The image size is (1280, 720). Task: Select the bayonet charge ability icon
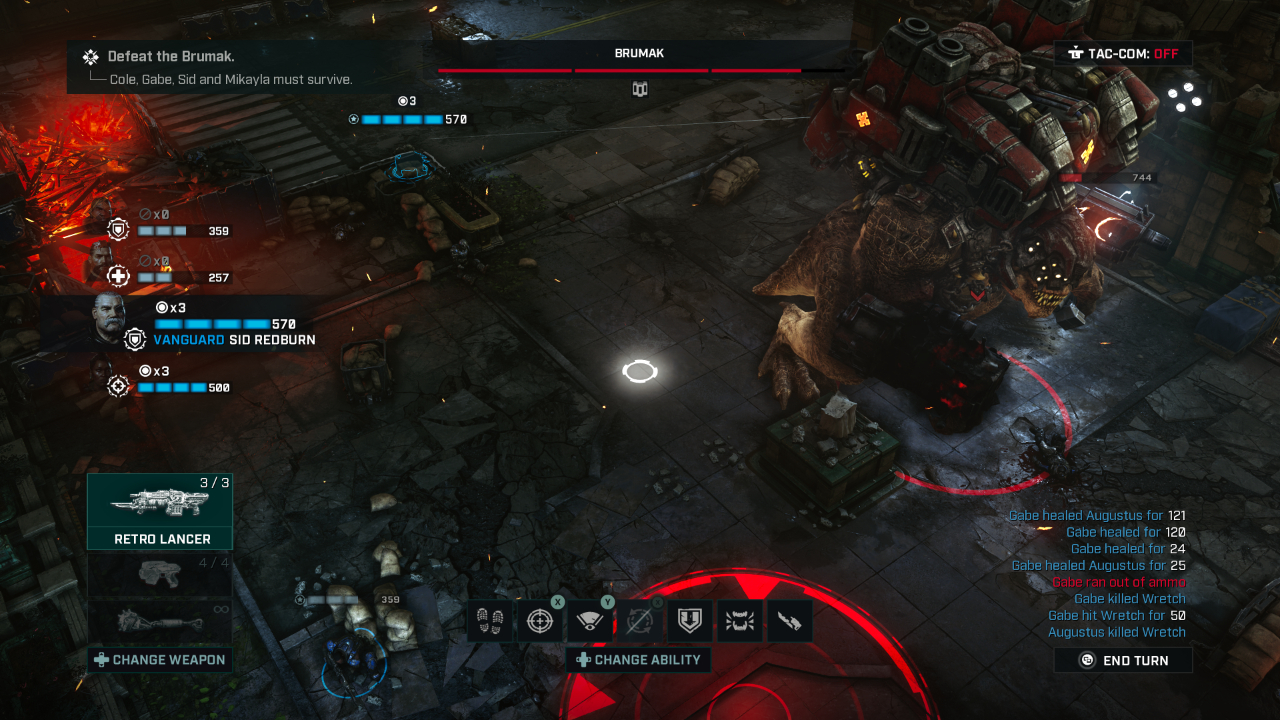789,621
